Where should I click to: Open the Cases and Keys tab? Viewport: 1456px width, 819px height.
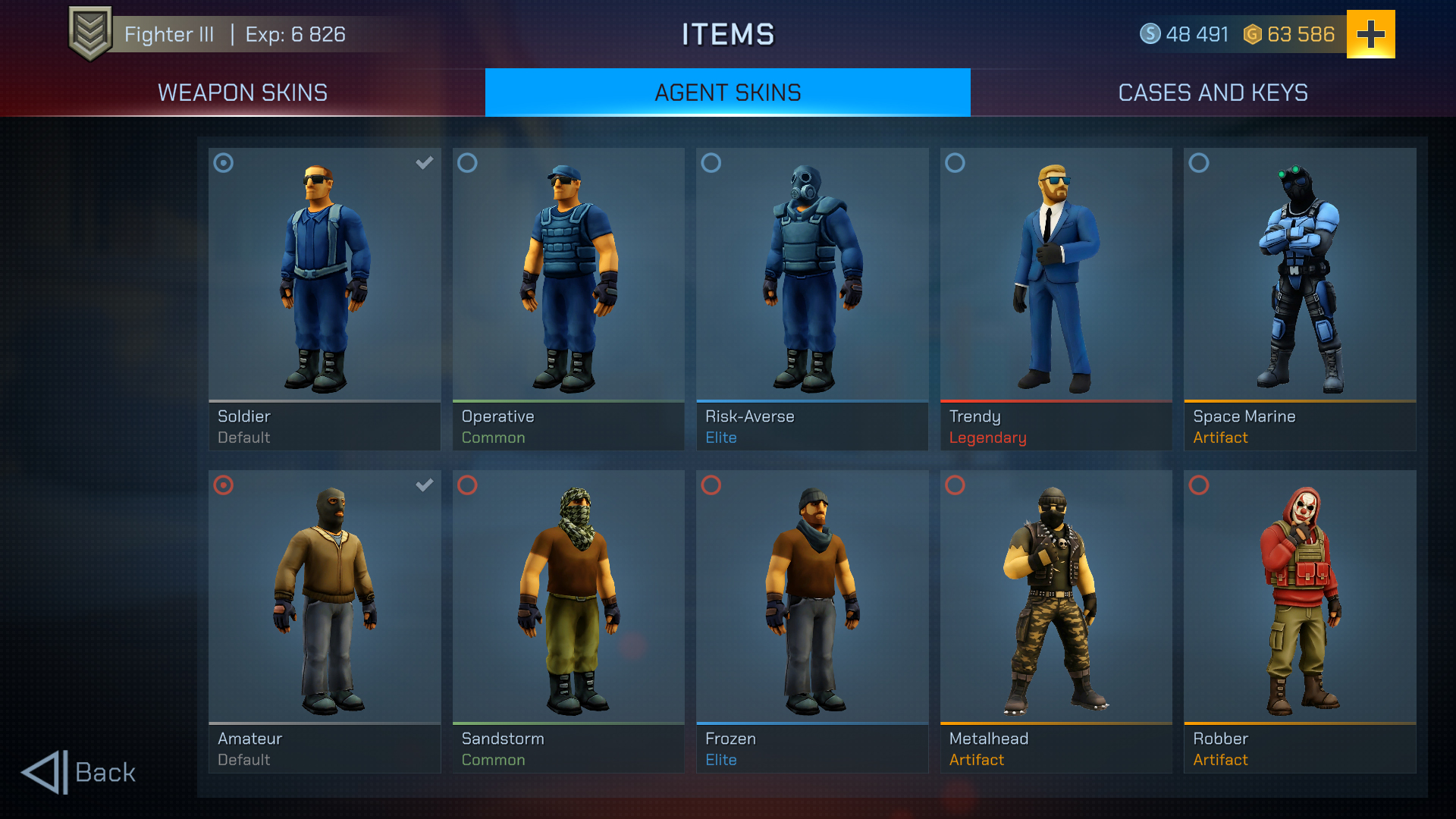click(1213, 92)
